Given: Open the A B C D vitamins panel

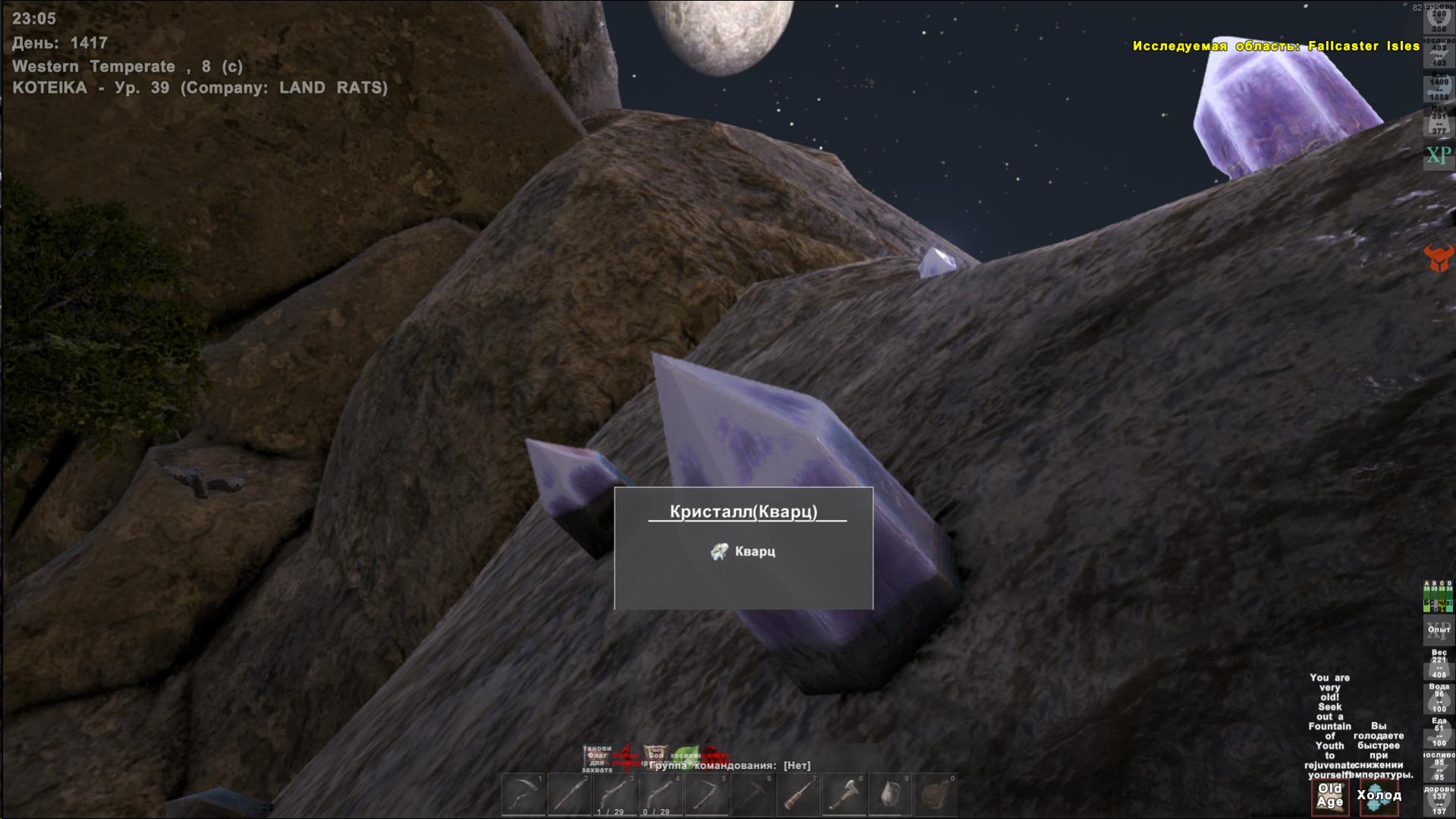Looking at the screenshot, I should coord(1438,597).
